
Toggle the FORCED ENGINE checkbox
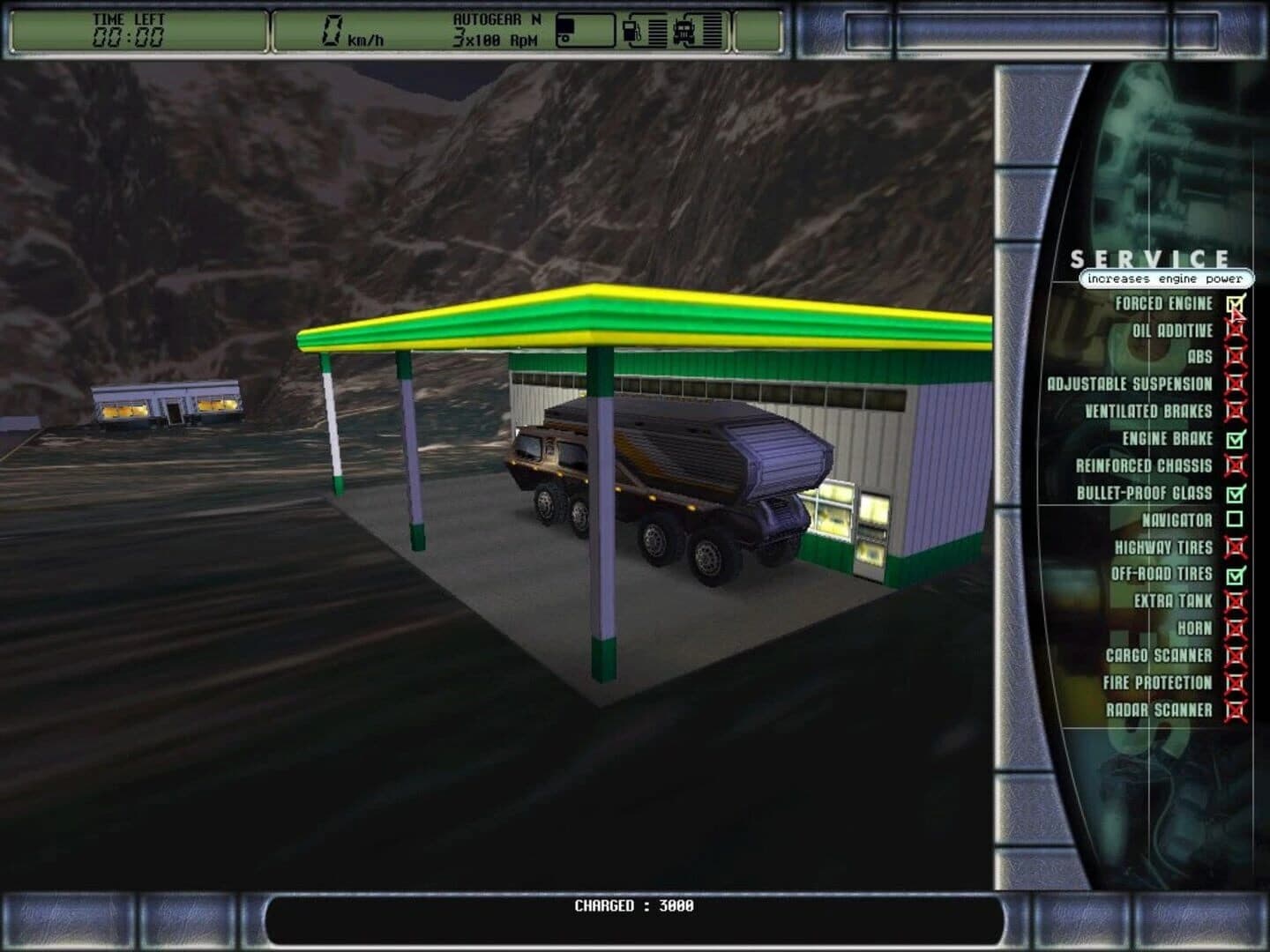(x=1234, y=303)
